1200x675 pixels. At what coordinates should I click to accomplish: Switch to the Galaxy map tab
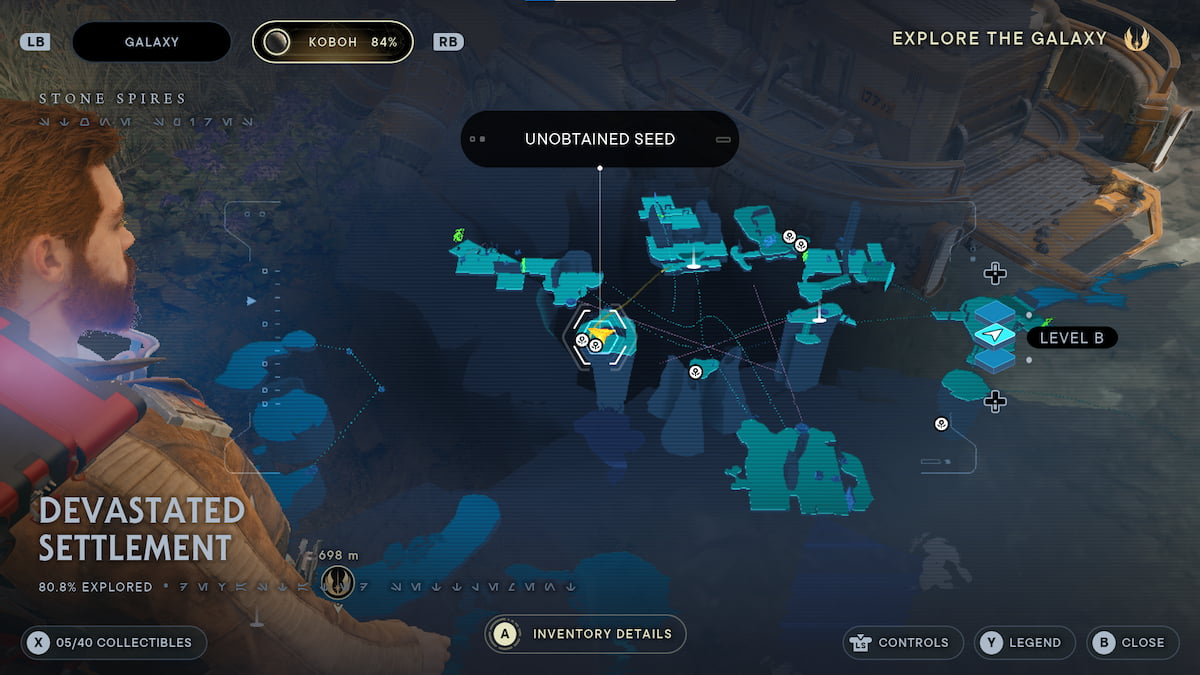coord(151,42)
